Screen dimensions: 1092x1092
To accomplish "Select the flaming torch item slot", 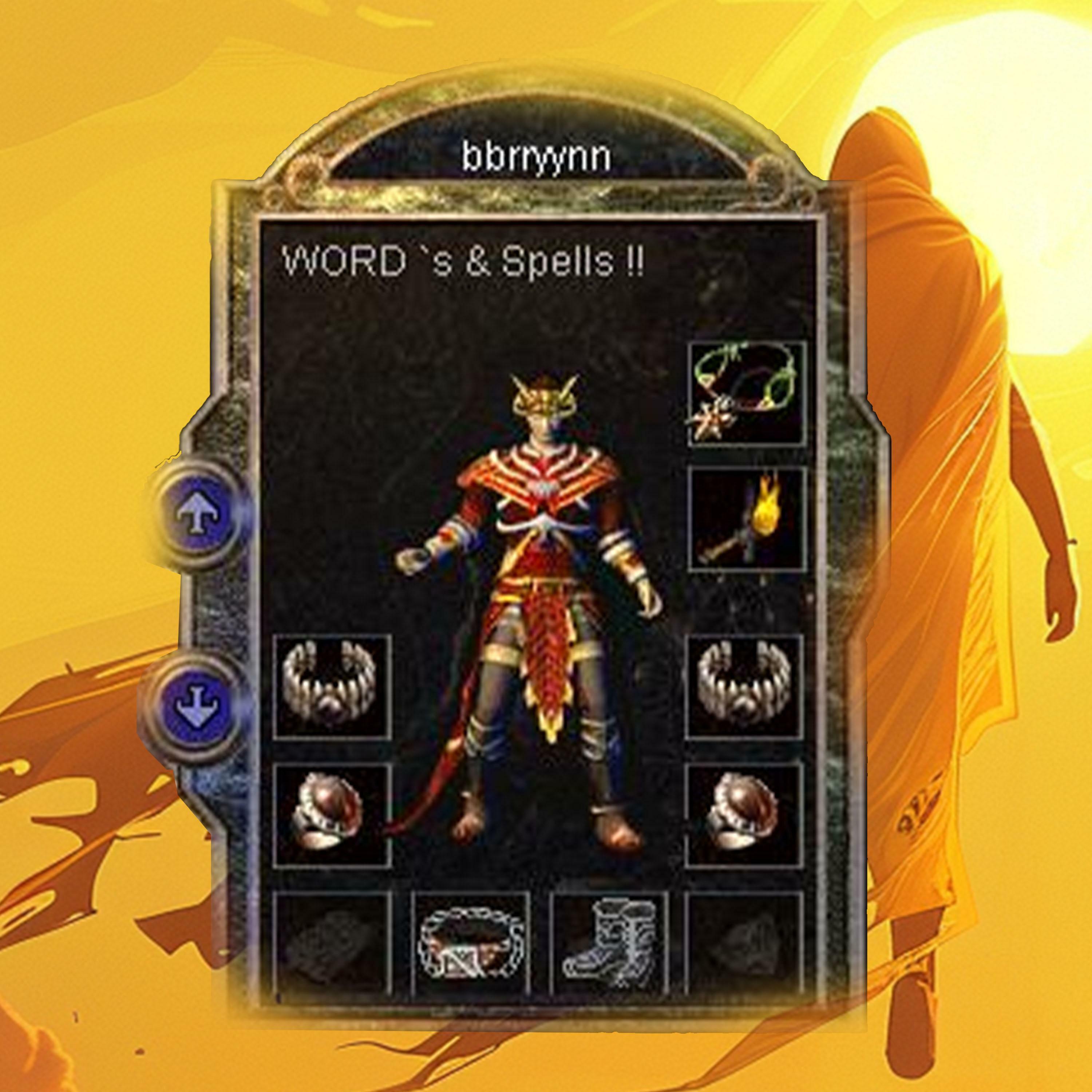I will (746, 519).
